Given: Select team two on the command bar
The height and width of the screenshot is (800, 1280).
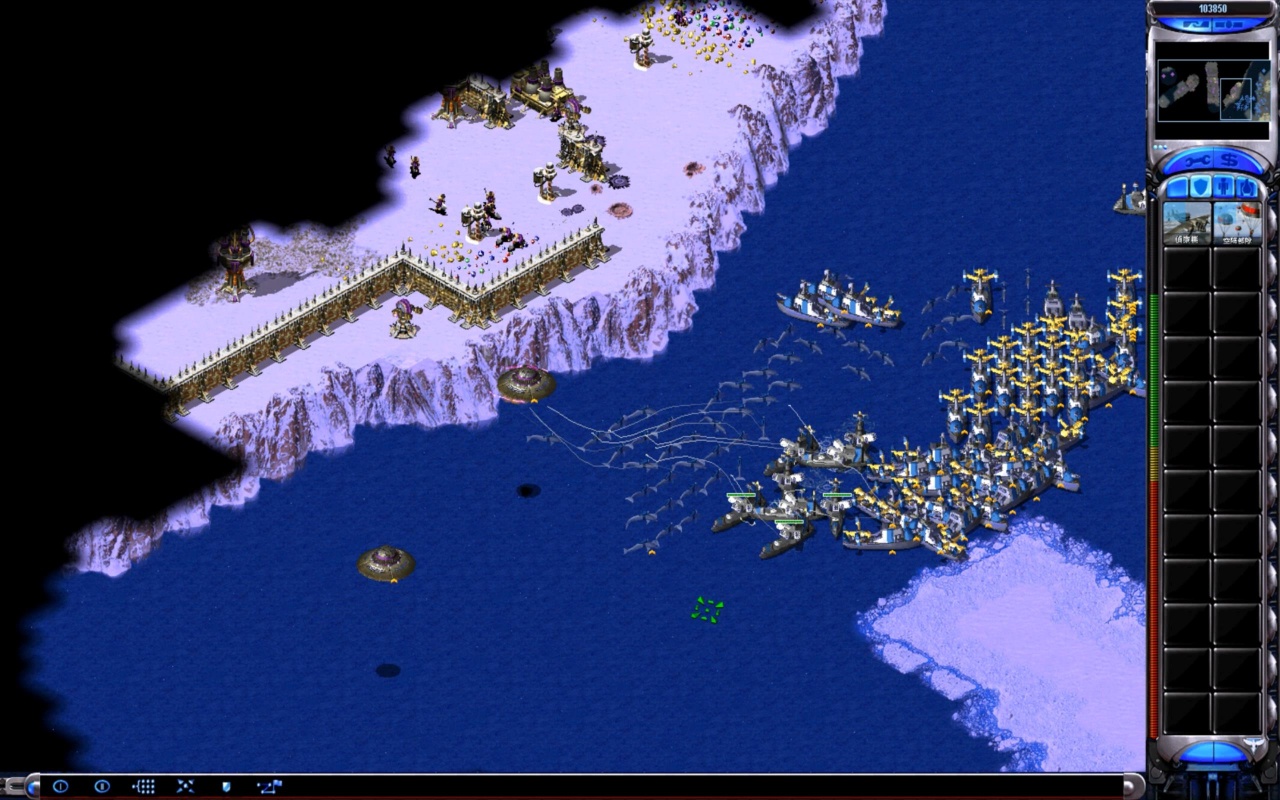Looking at the screenshot, I should click(x=101, y=787).
